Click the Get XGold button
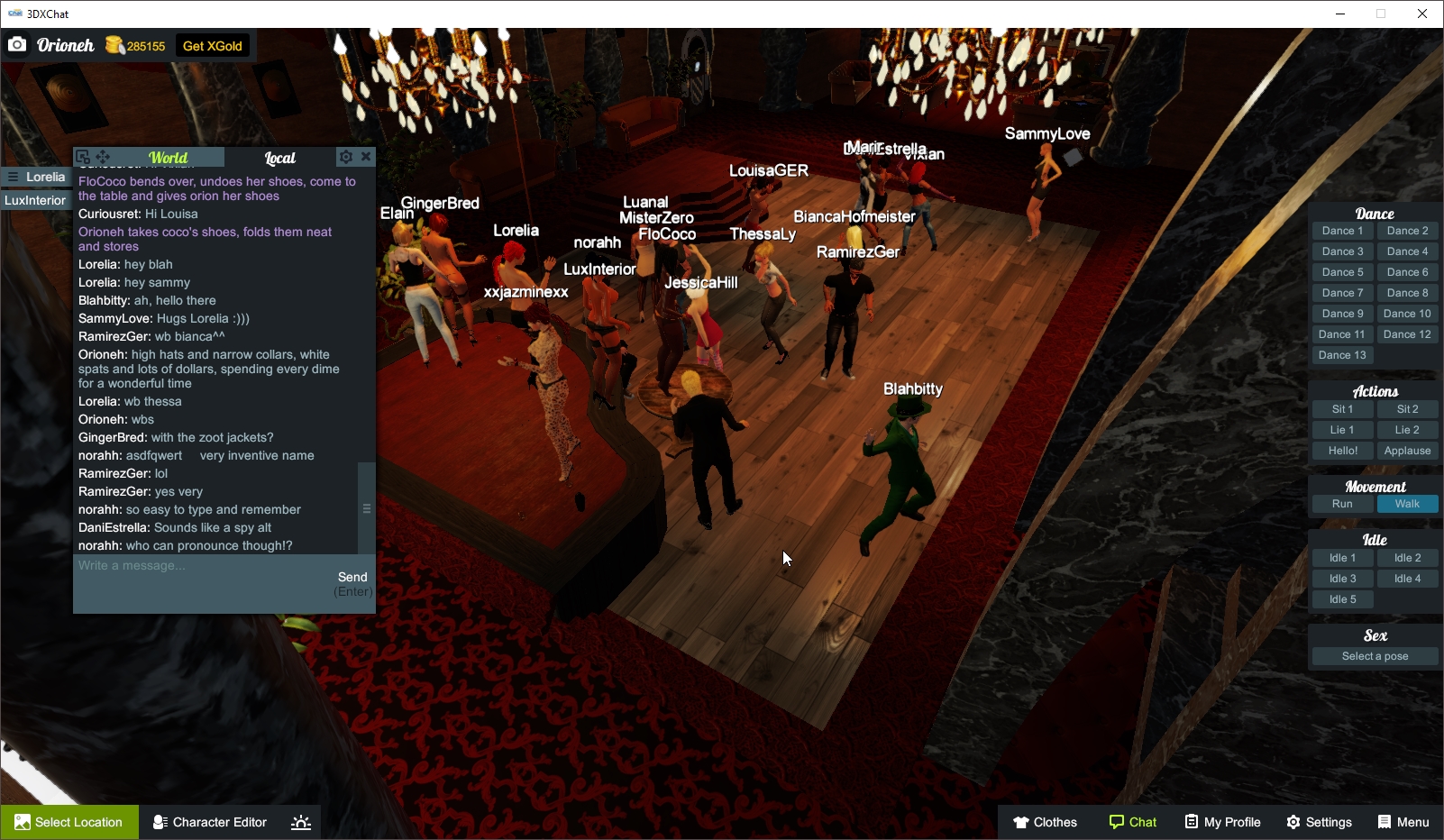1444x840 pixels. click(213, 45)
